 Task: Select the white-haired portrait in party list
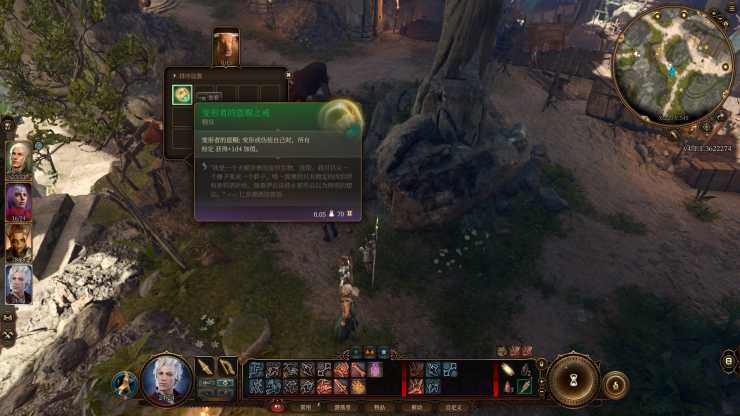[19, 283]
